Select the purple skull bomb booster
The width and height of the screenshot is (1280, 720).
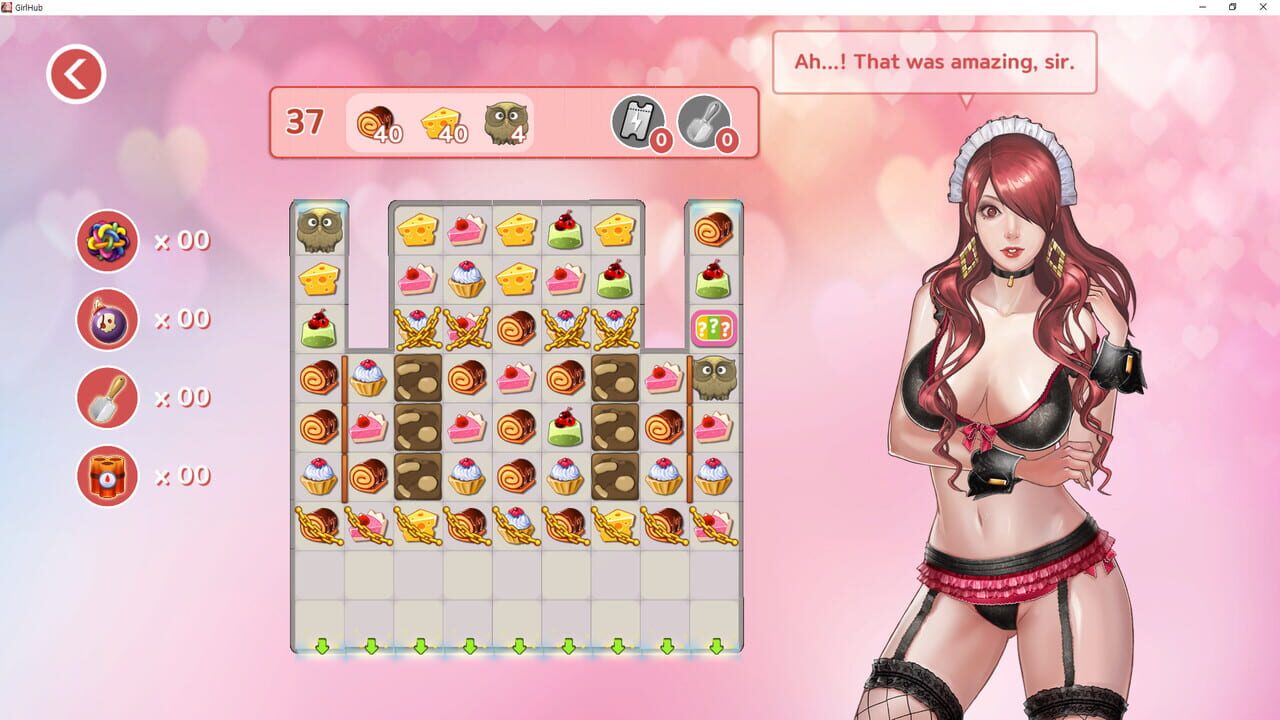point(107,318)
